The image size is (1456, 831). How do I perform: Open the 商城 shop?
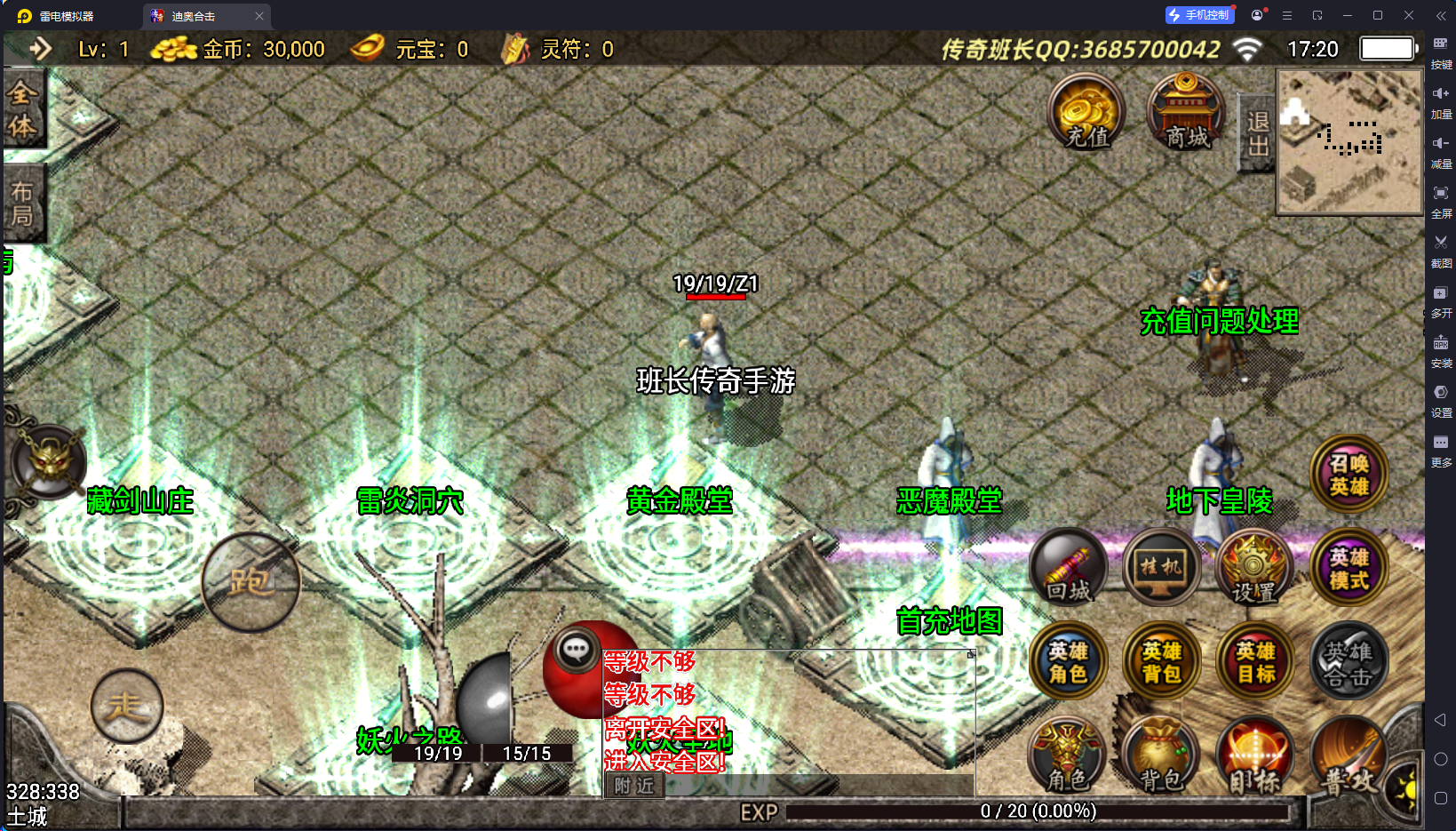point(1186,112)
